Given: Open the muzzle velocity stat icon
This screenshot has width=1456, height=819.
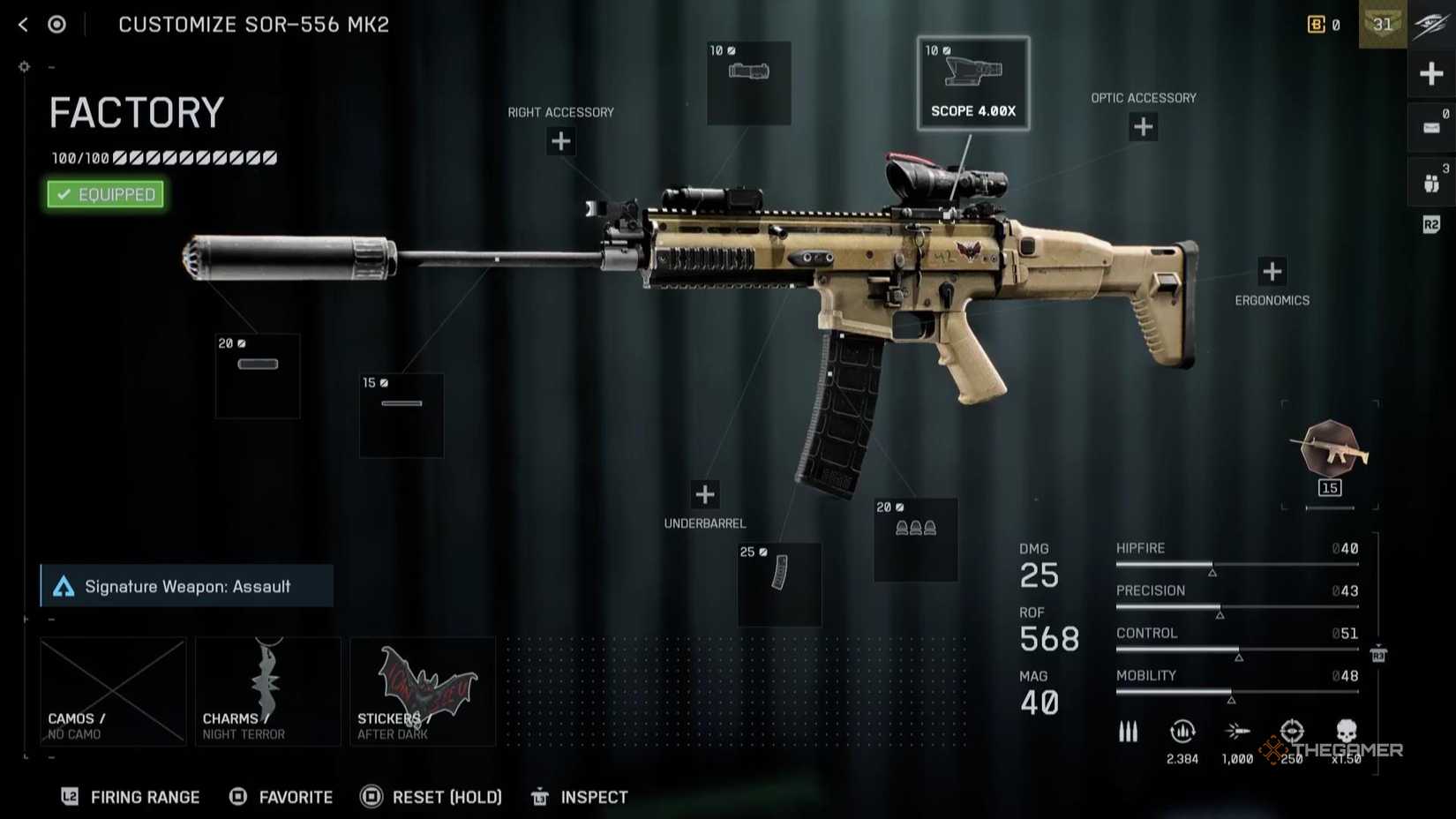Looking at the screenshot, I should click(x=1239, y=729).
